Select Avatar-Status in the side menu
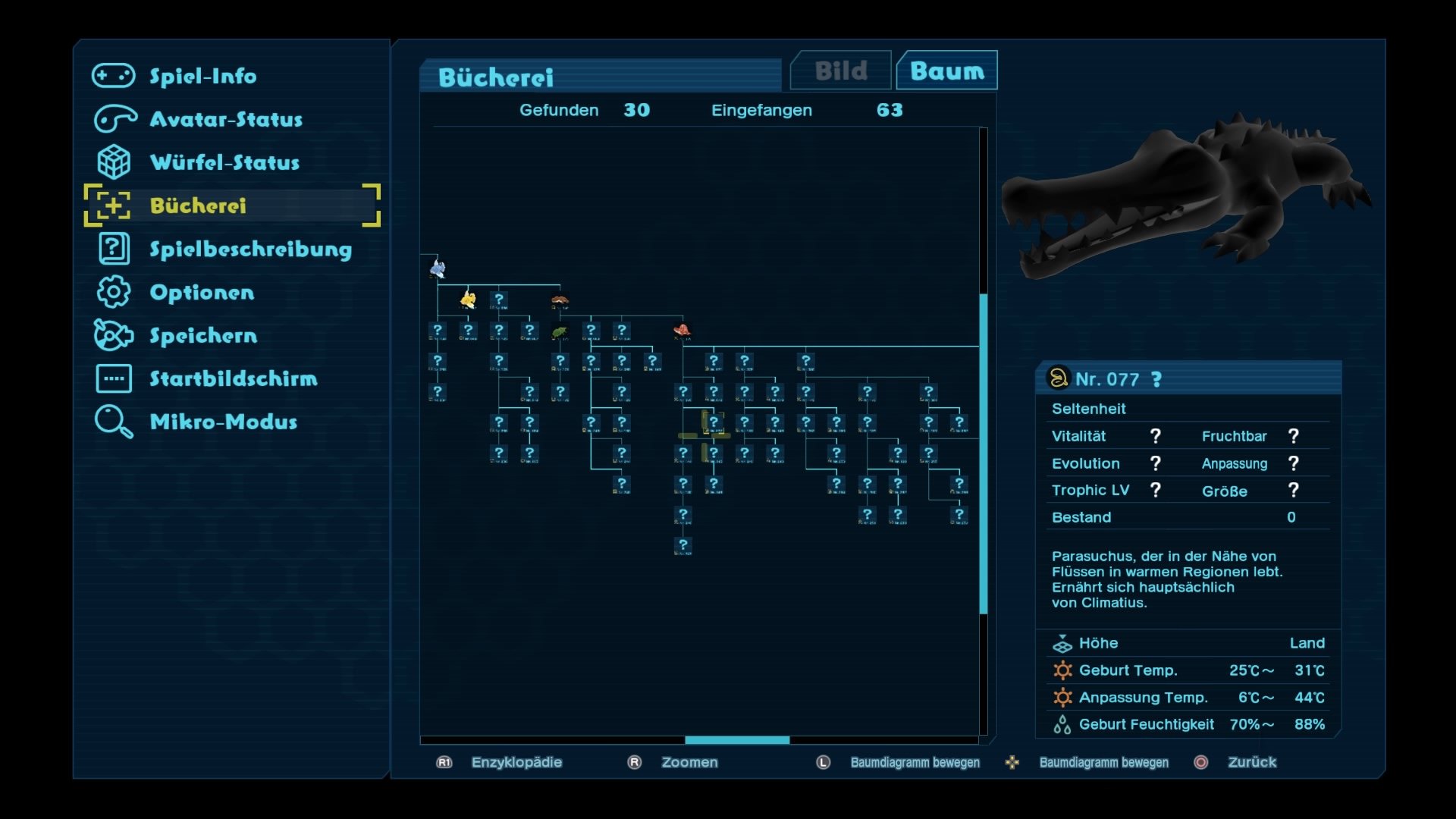This screenshot has height=819, width=1456. 225,119
